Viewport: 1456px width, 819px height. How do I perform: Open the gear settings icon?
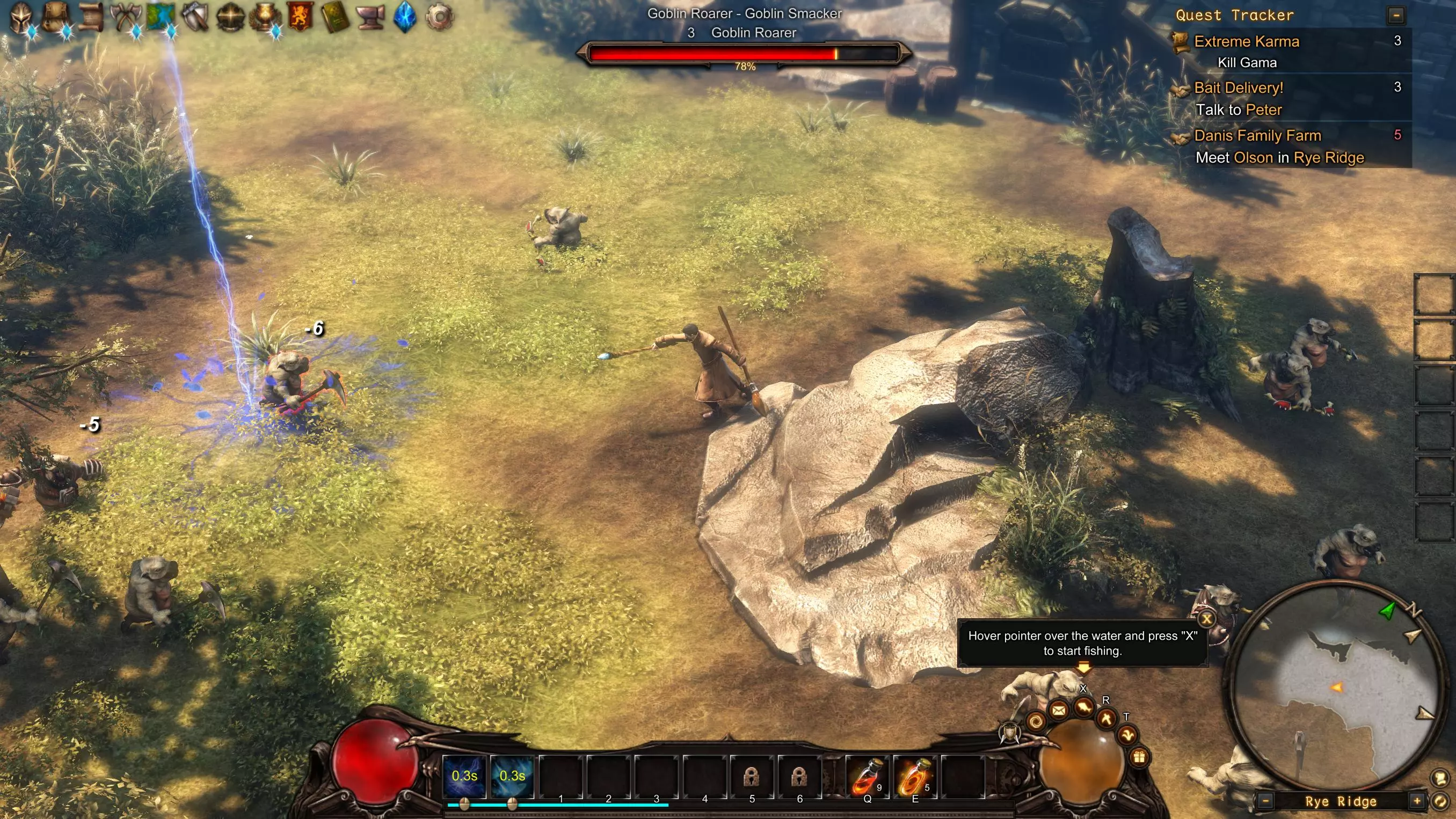439,17
